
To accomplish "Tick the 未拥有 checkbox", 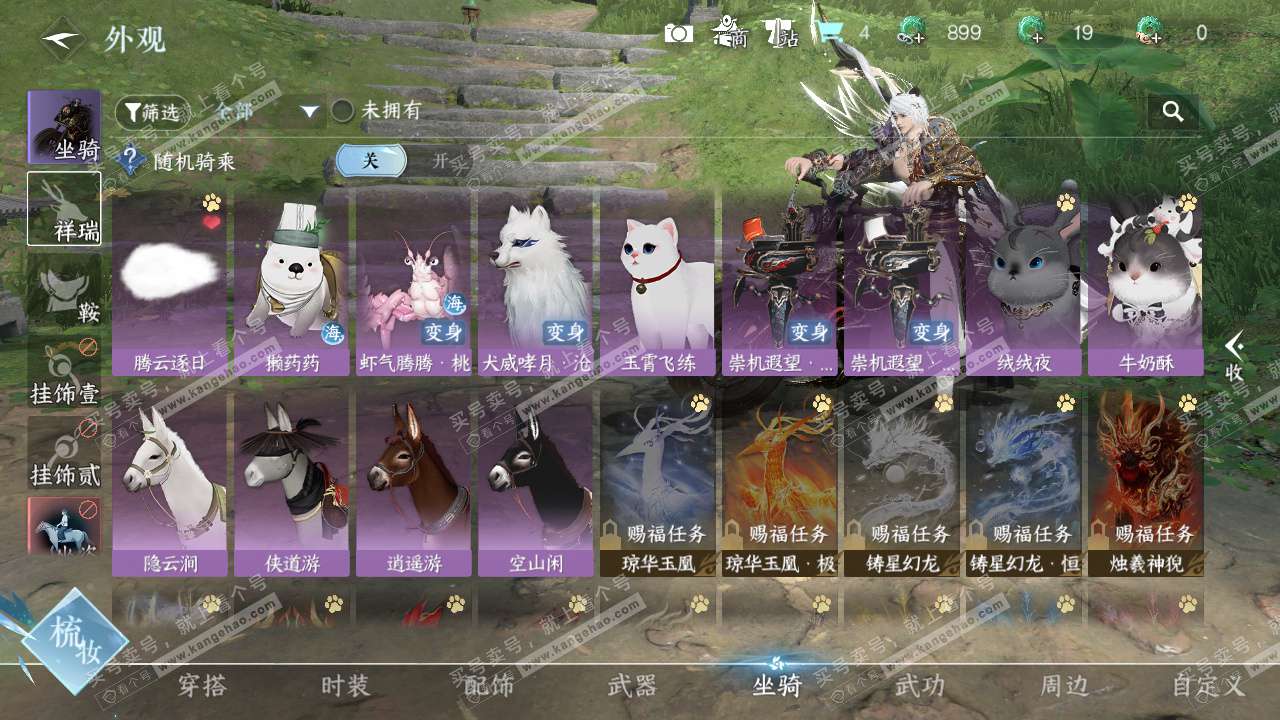I will 343,111.
